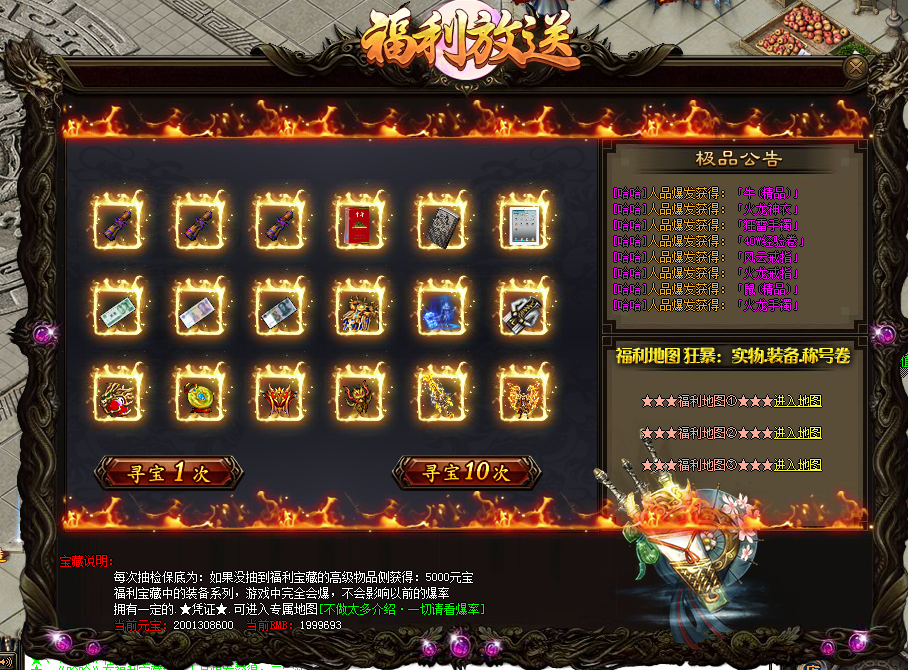The width and height of the screenshot is (908, 670).
Task: Choose the golden armor reward slot
Action: (360, 309)
